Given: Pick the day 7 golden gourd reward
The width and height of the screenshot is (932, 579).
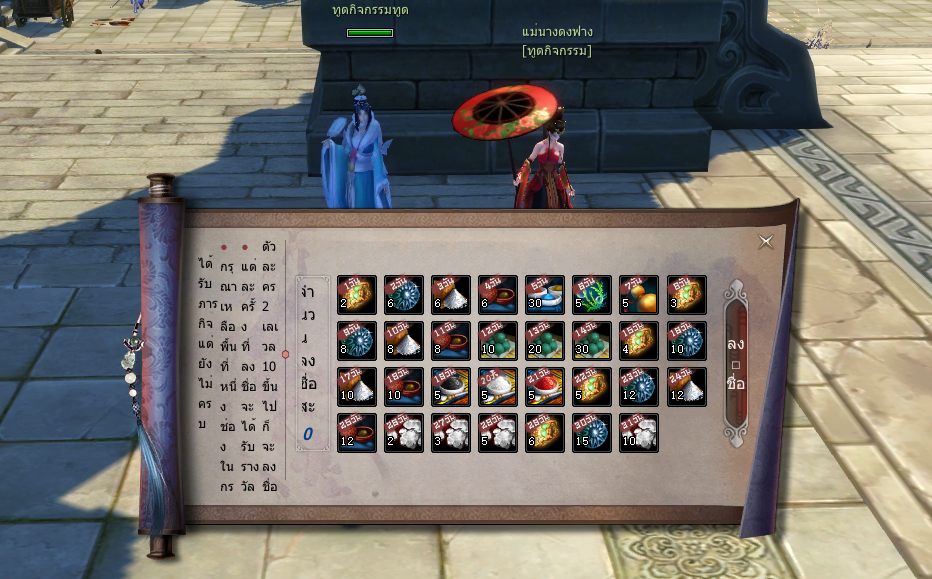Looking at the screenshot, I should (639, 294).
